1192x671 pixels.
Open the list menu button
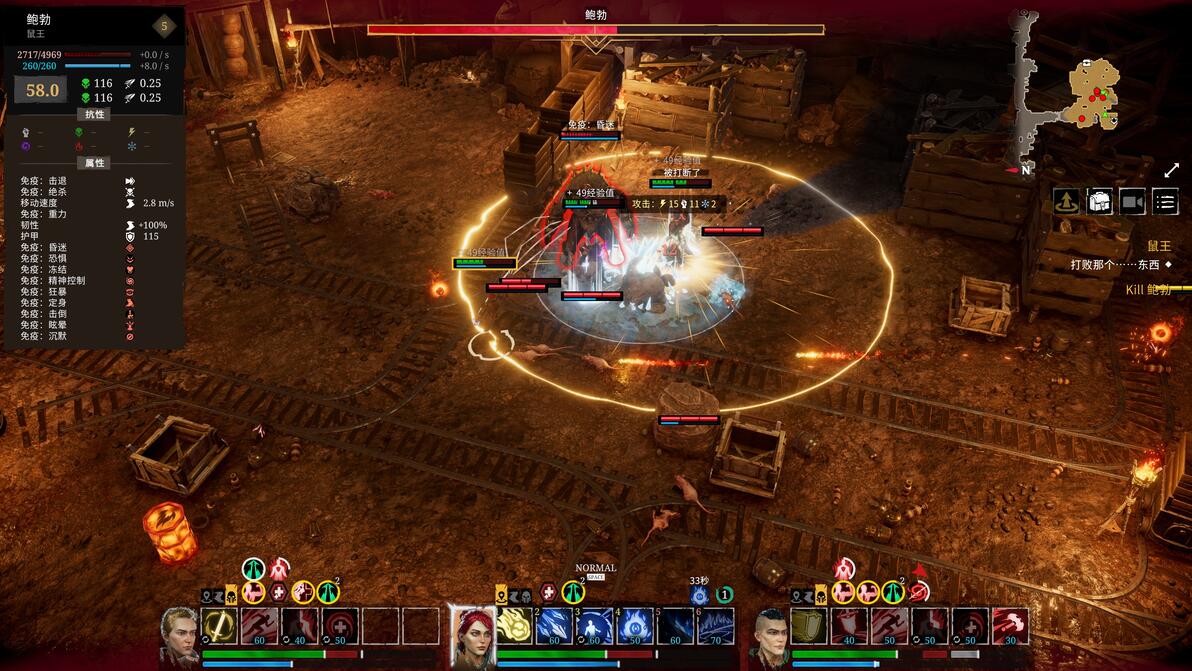point(1165,202)
